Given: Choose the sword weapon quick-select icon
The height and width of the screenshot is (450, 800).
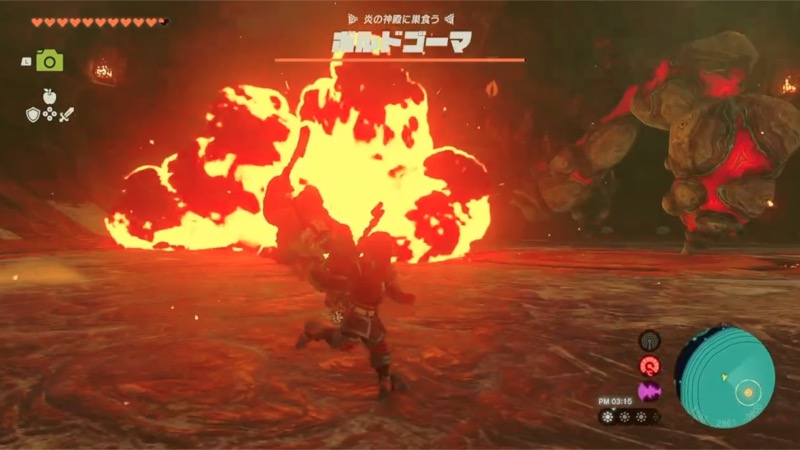Looking at the screenshot, I should (x=65, y=114).
